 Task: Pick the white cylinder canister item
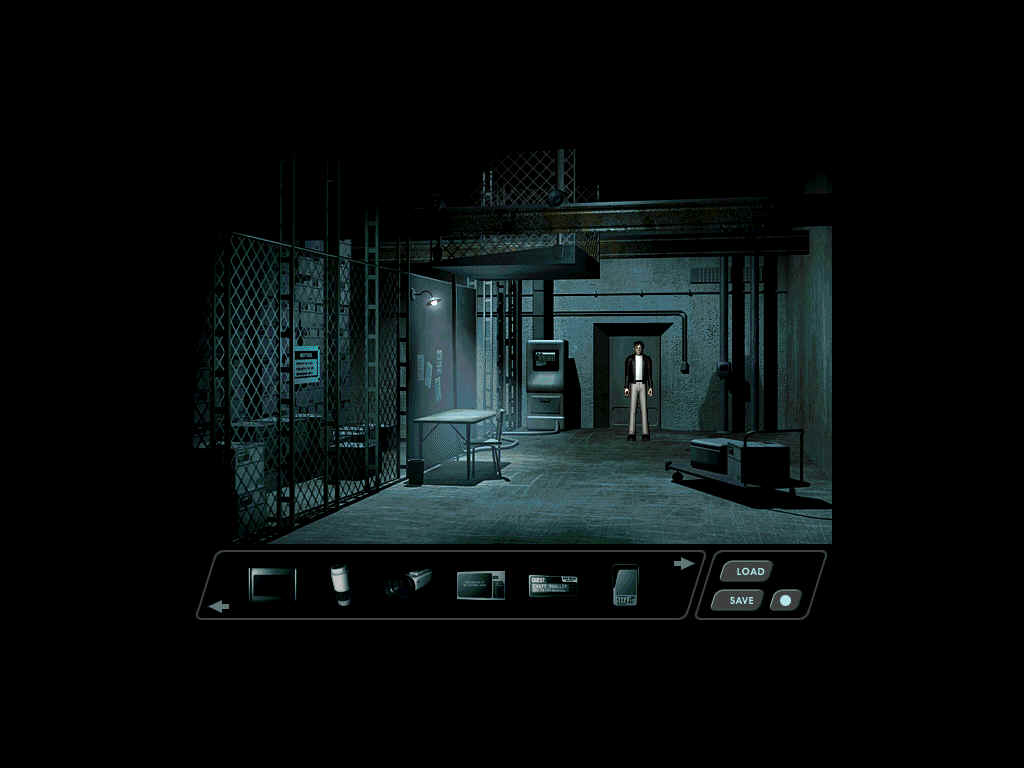tap(341, 584)
